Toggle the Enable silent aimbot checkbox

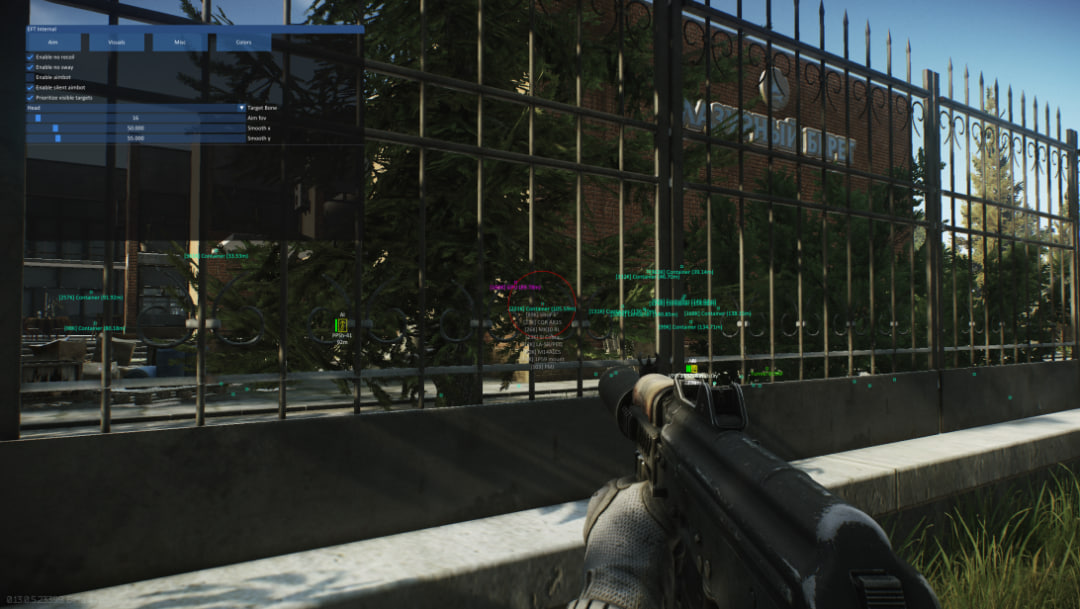29,87
